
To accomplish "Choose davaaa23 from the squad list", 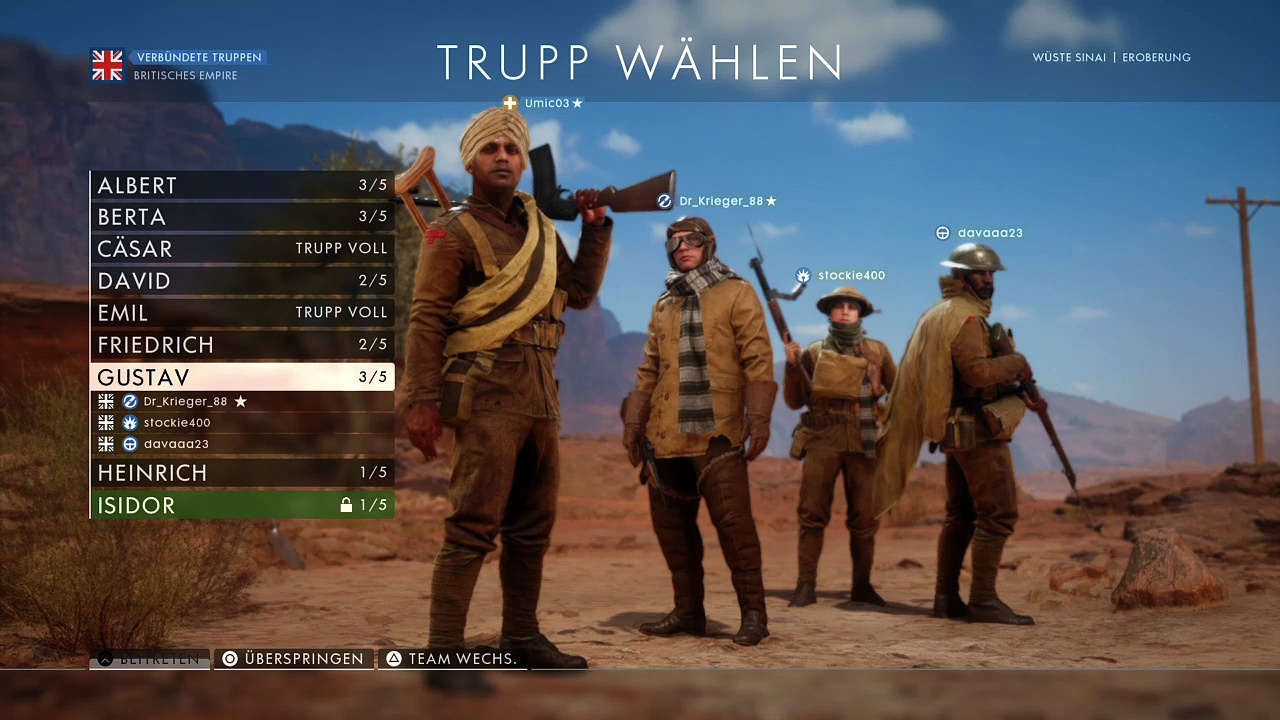I will (x=176, y=444).
